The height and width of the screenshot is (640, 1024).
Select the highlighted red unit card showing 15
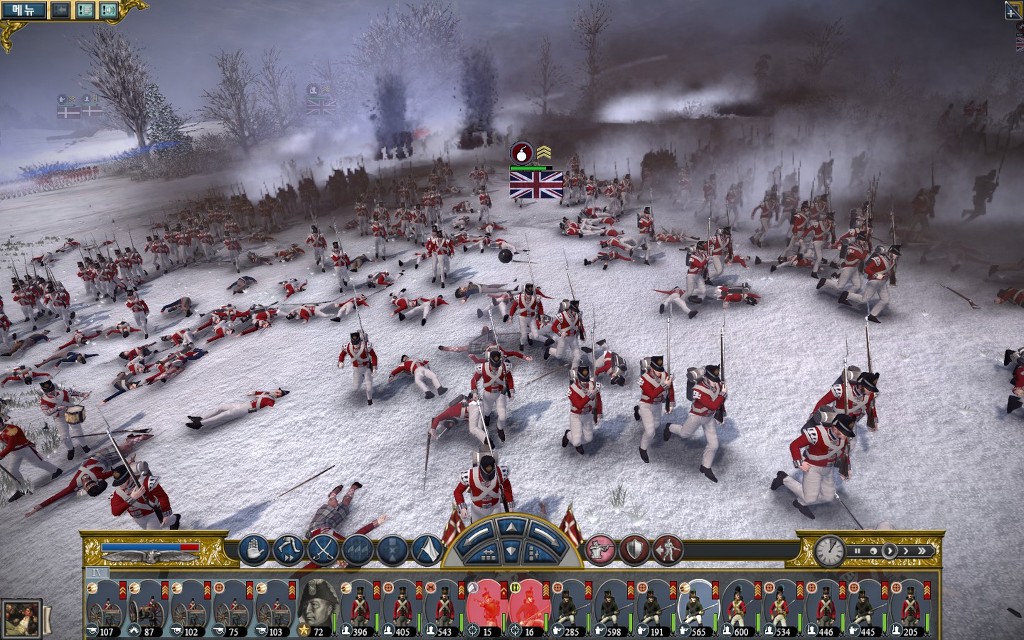point(486,606)
